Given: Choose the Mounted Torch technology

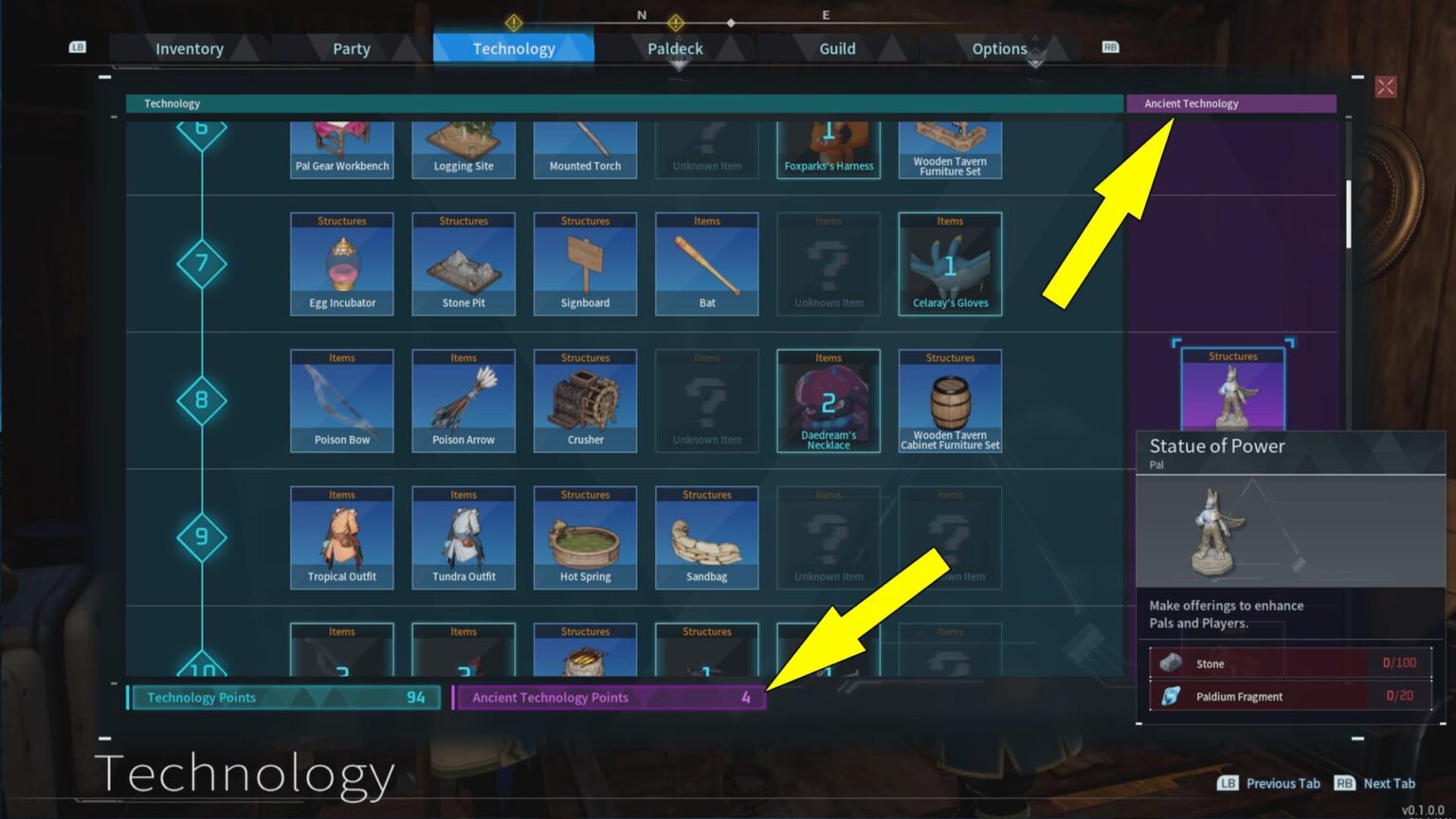Looking at the screenshot, I should (585, 147).
